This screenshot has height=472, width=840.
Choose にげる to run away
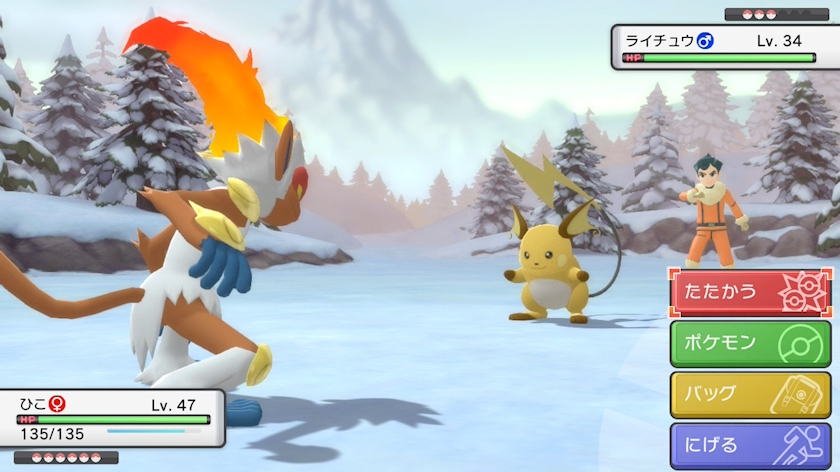coord(750,445)
